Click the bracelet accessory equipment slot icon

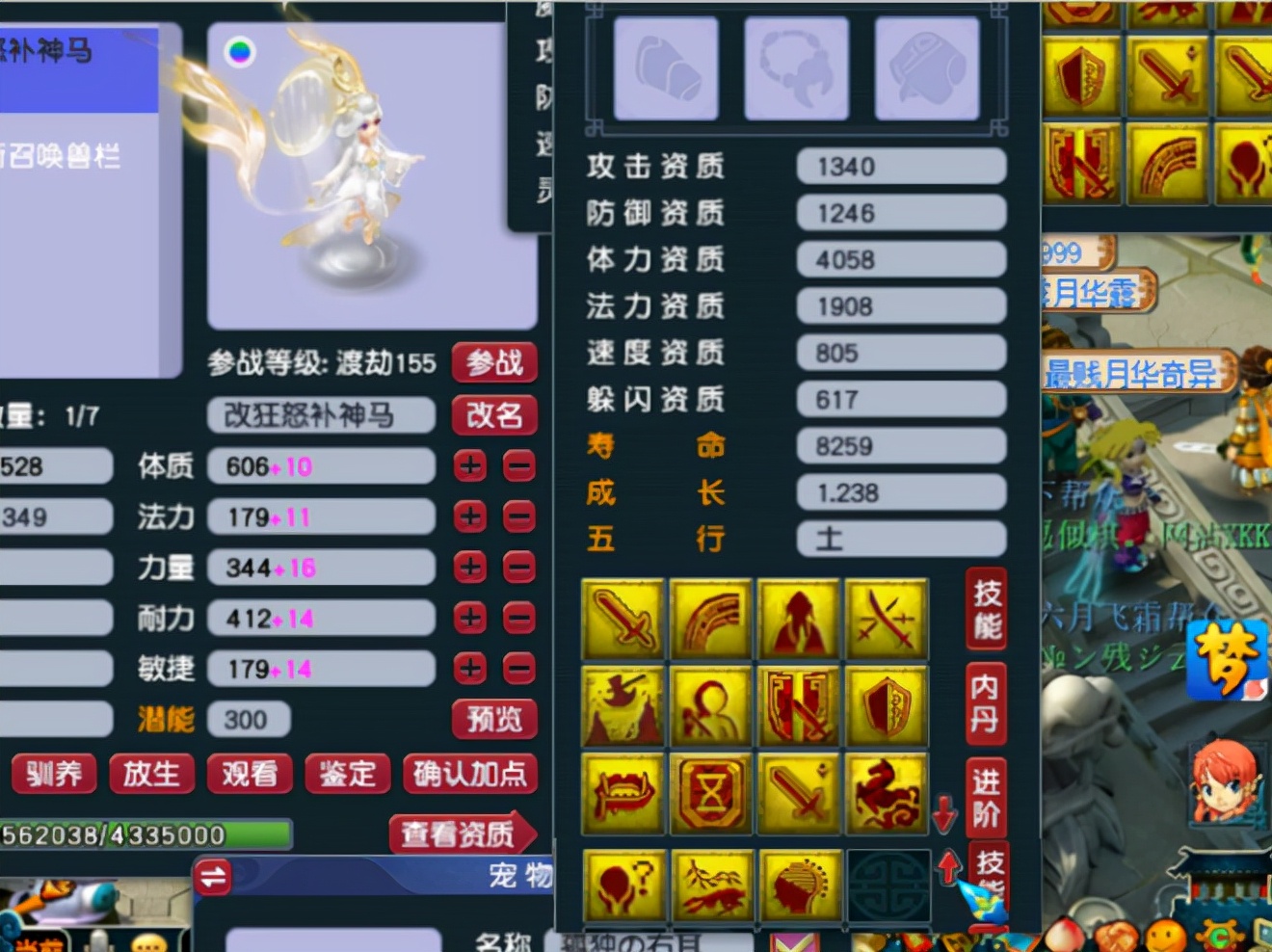point(796,67)
